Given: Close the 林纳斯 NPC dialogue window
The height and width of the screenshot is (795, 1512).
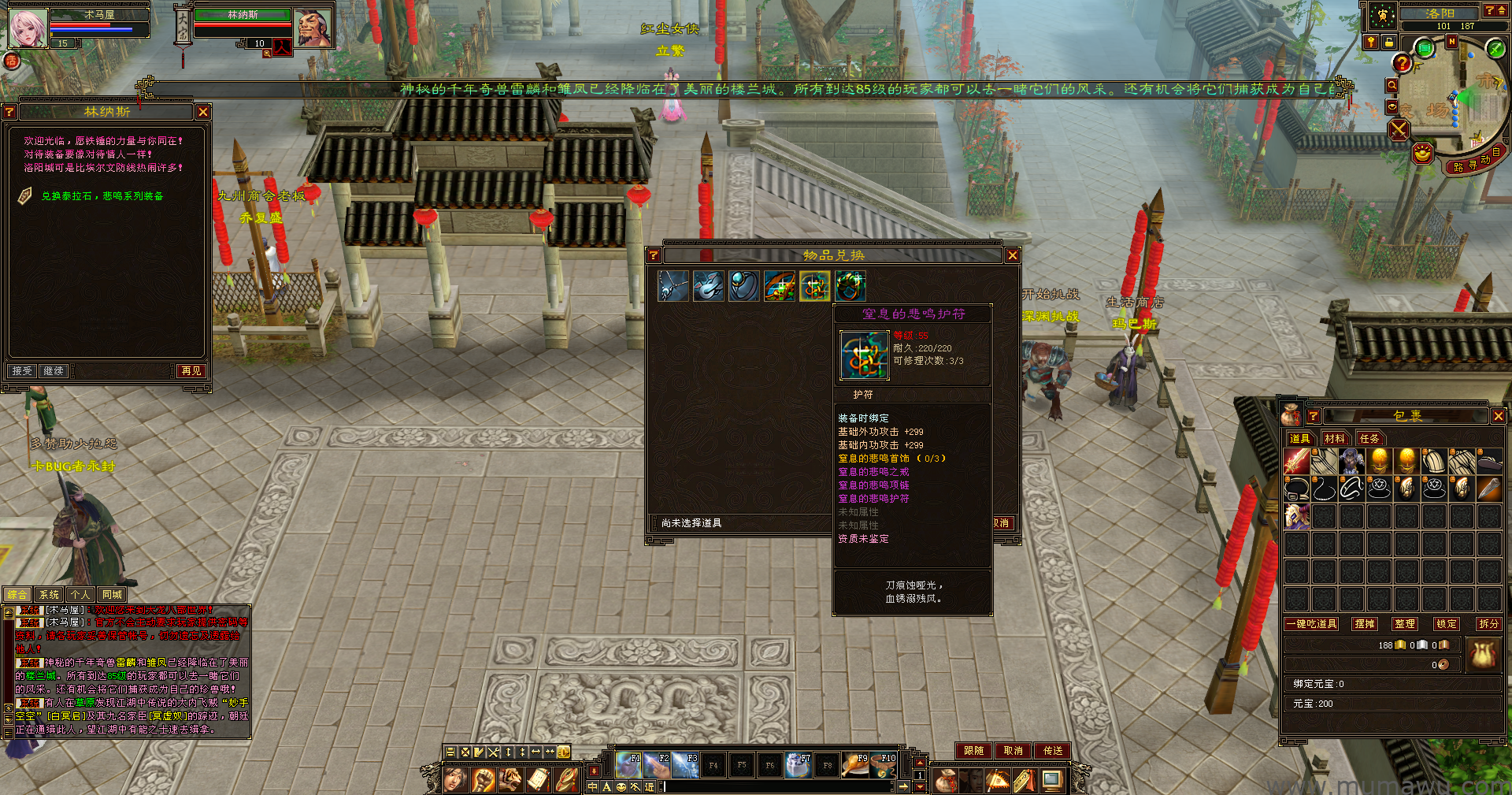Looking at the screenshot, I should (x=203, y=112).
